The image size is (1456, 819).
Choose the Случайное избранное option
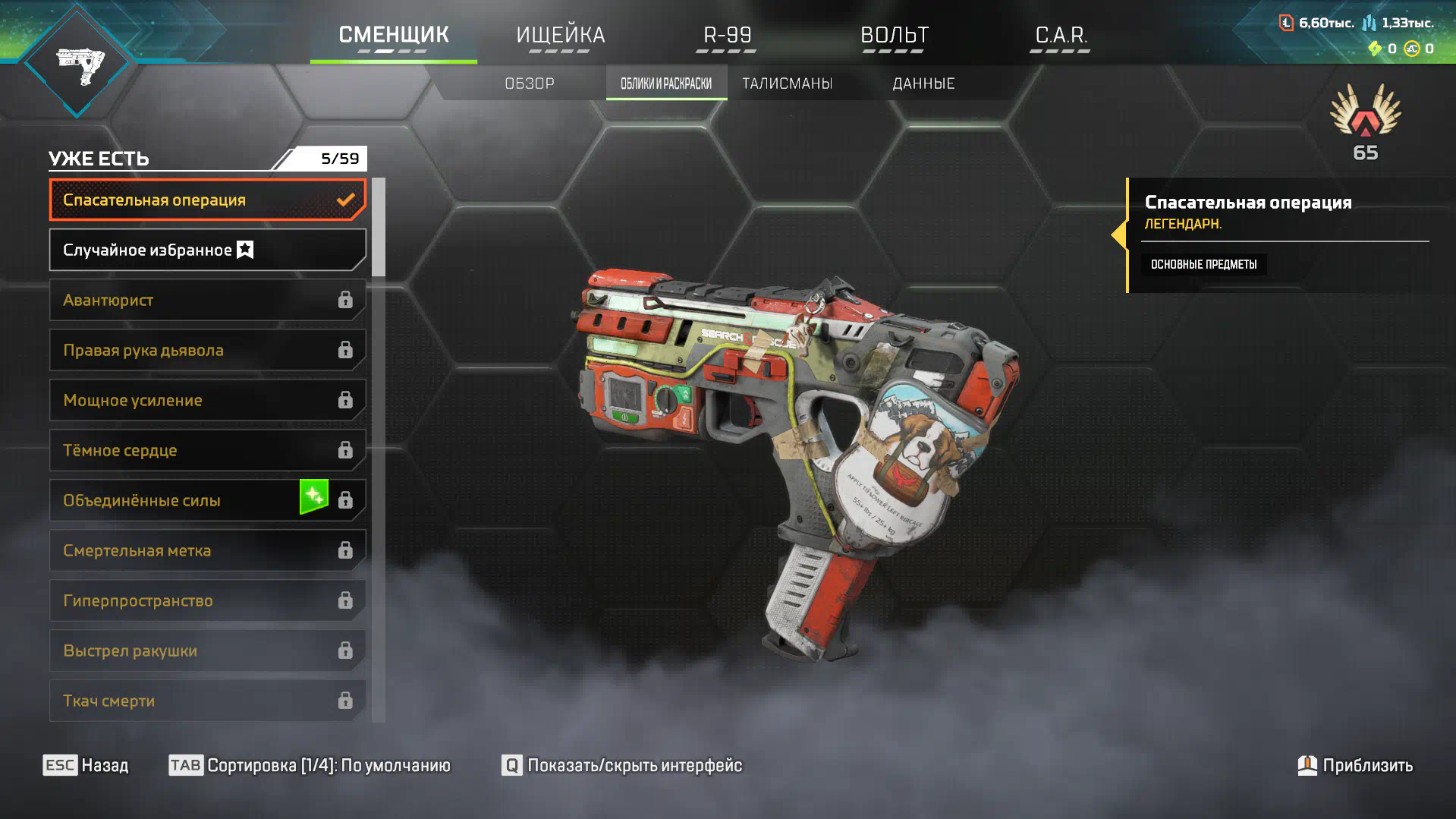207,250
